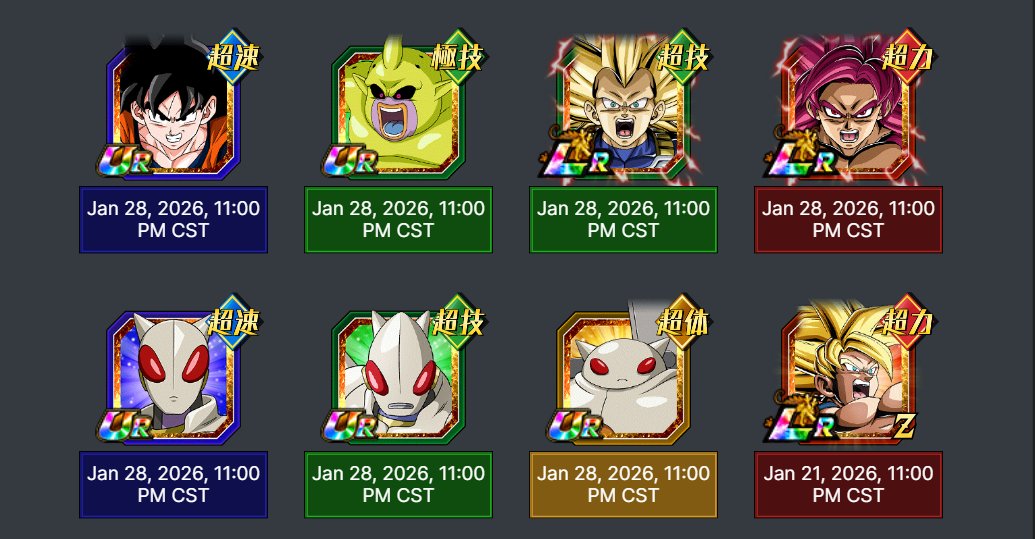Select the pink-haired Saiyan LR card

click(847, 112)
